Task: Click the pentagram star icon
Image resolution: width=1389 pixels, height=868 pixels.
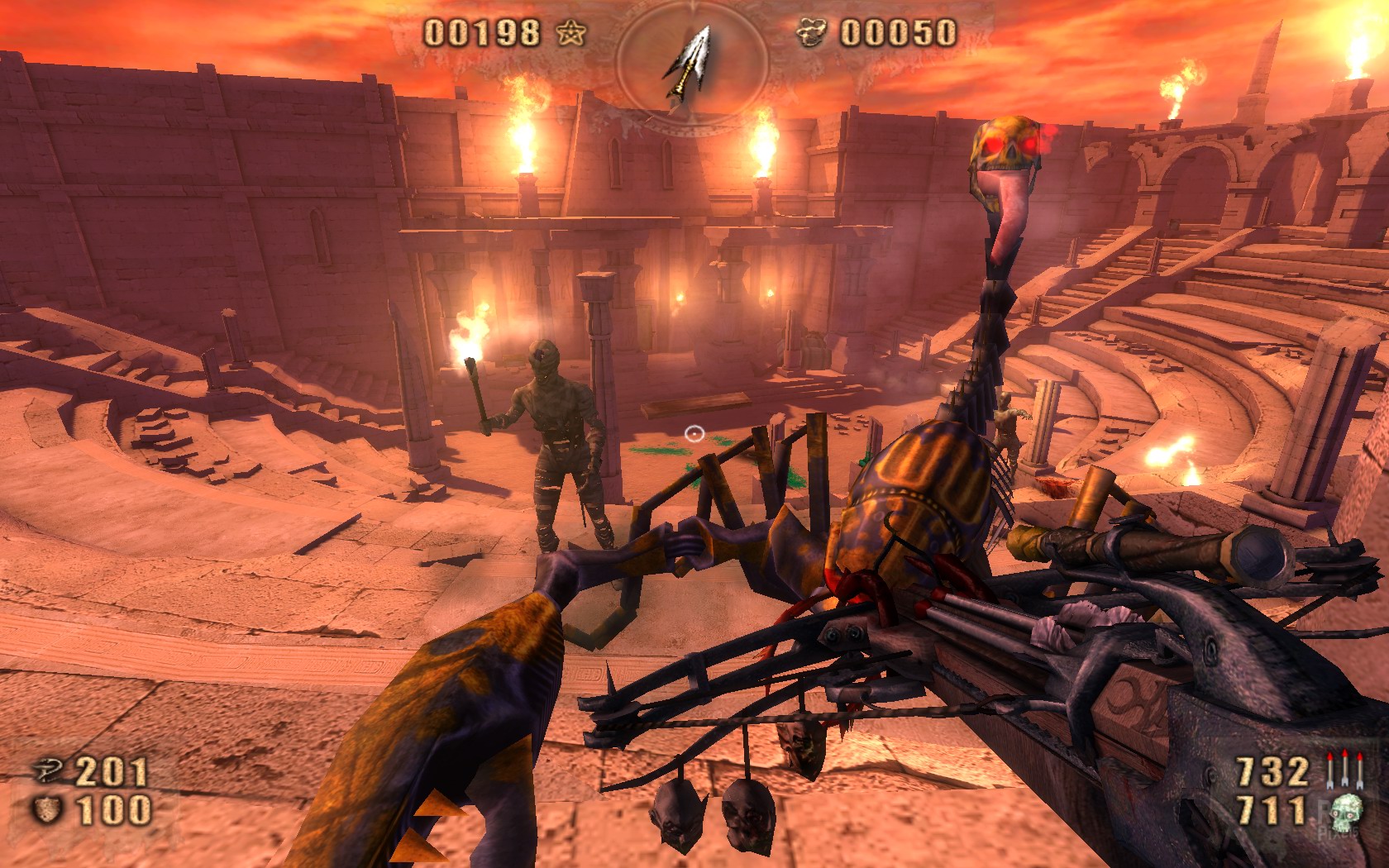Action: (x=570, y=33)
